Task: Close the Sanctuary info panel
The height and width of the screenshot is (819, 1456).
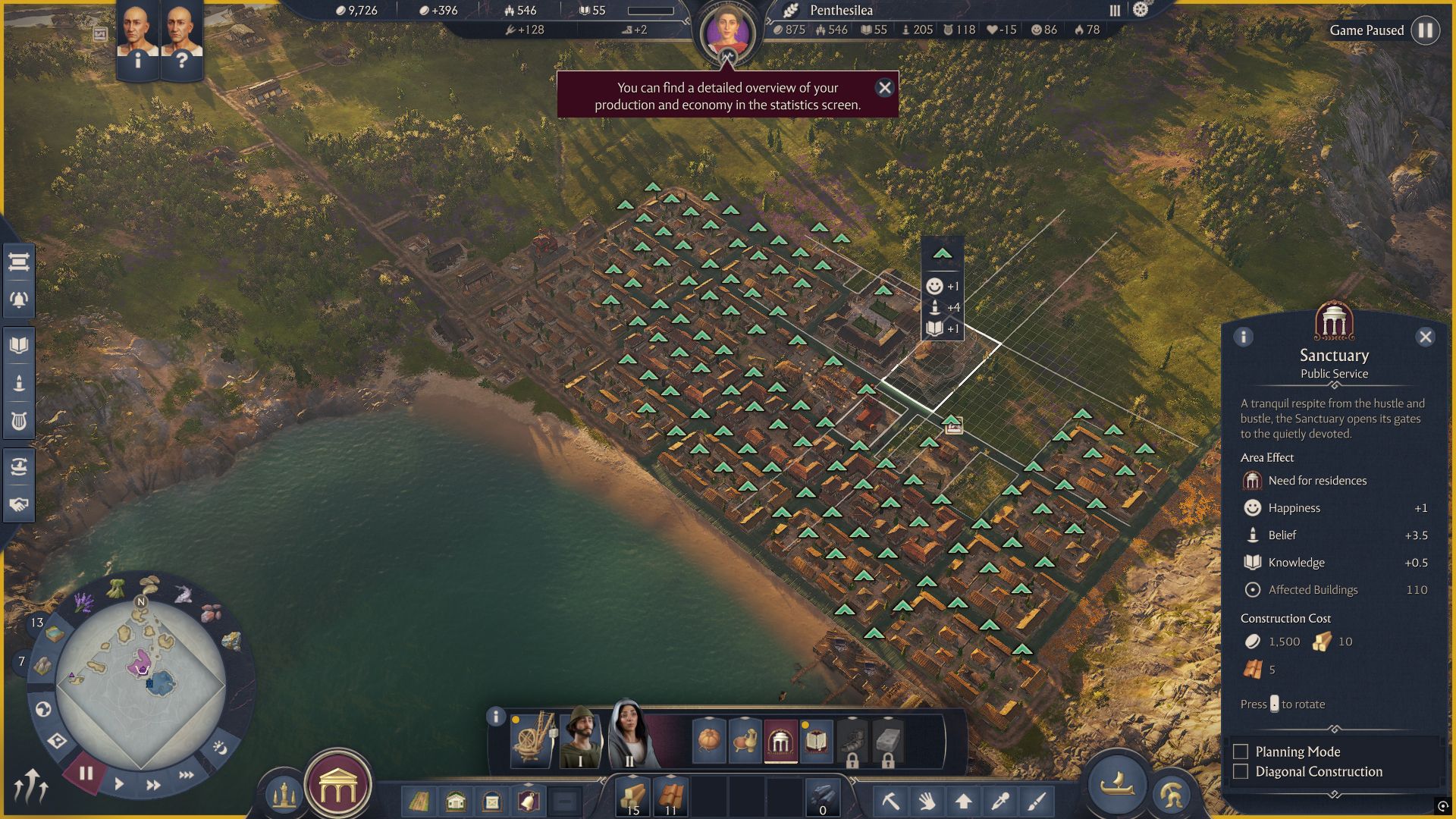Action: (x=1426, y=337)
